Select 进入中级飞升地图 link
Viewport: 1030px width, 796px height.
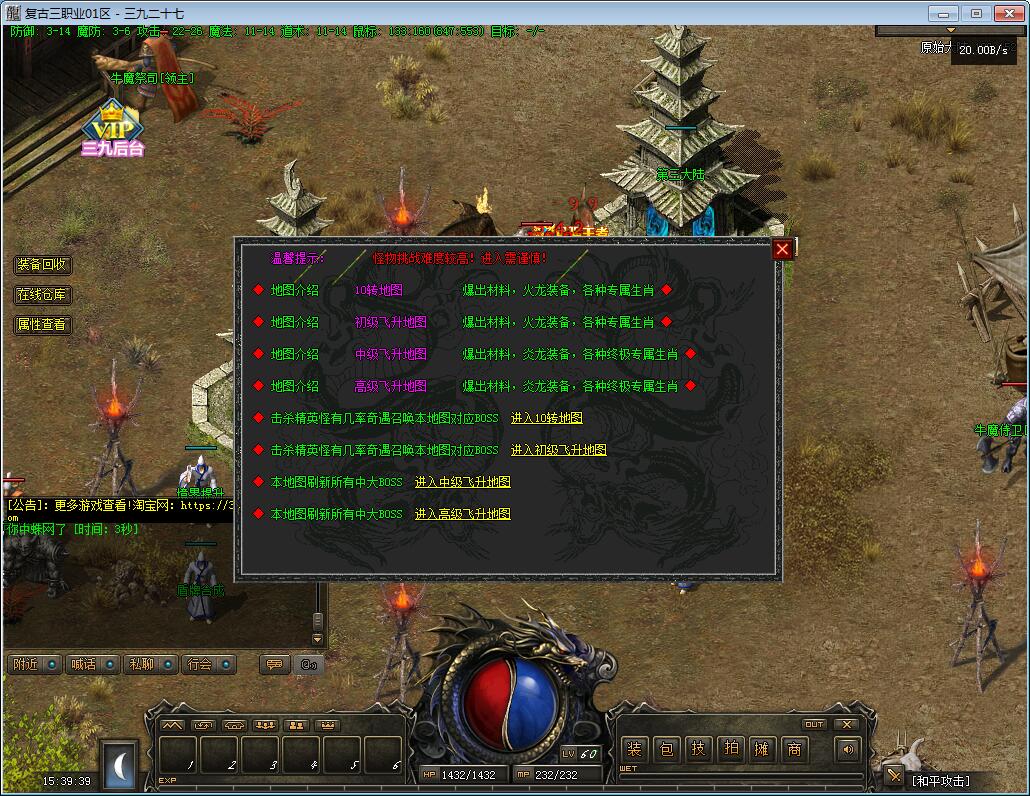point(462,482)
